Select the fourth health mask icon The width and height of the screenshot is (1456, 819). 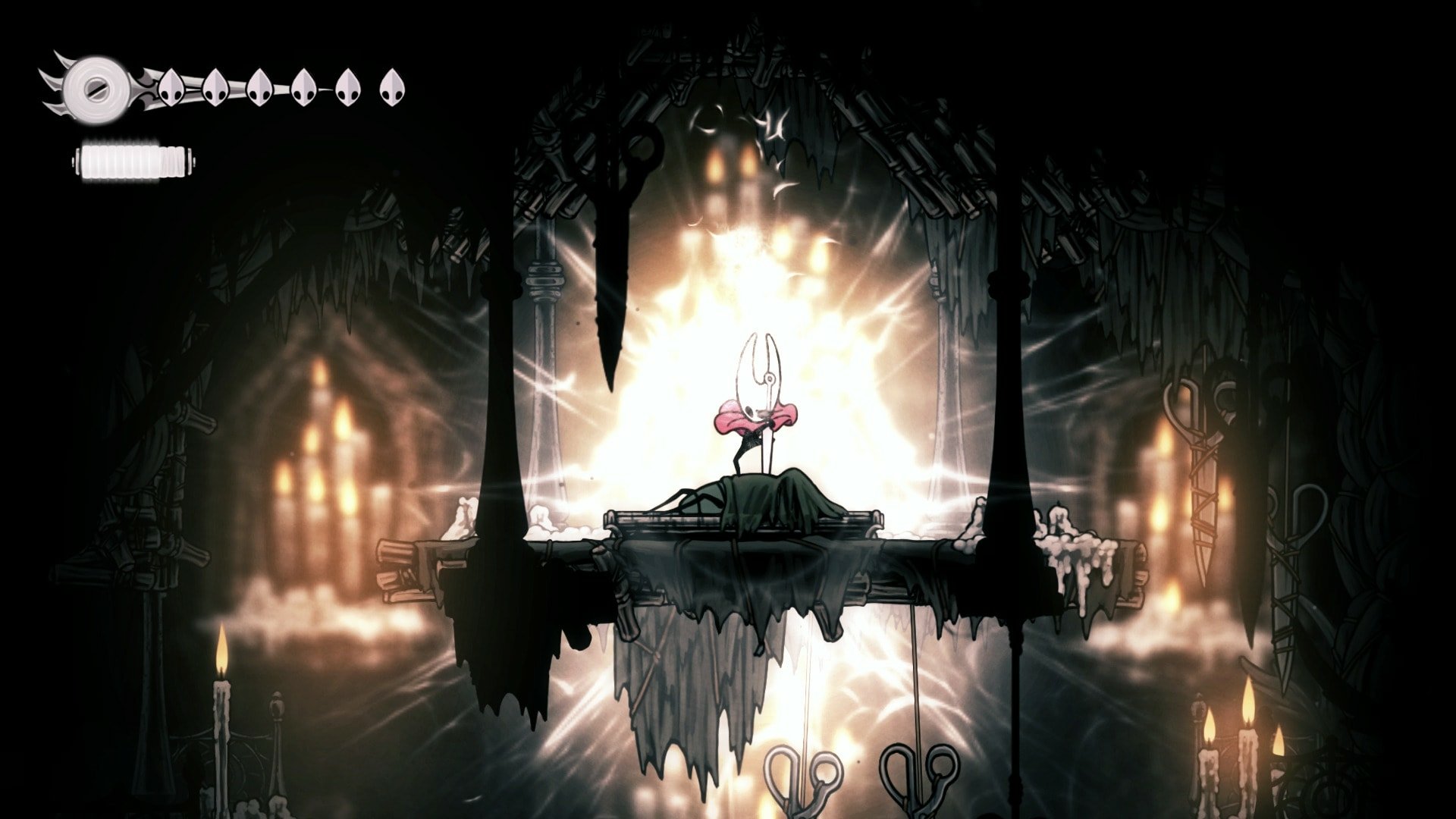click(x=303, y=87)
